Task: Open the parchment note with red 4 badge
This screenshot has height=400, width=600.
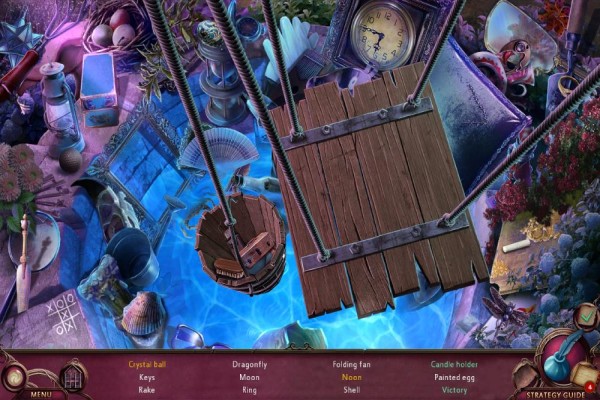Action: coord(585,375)
